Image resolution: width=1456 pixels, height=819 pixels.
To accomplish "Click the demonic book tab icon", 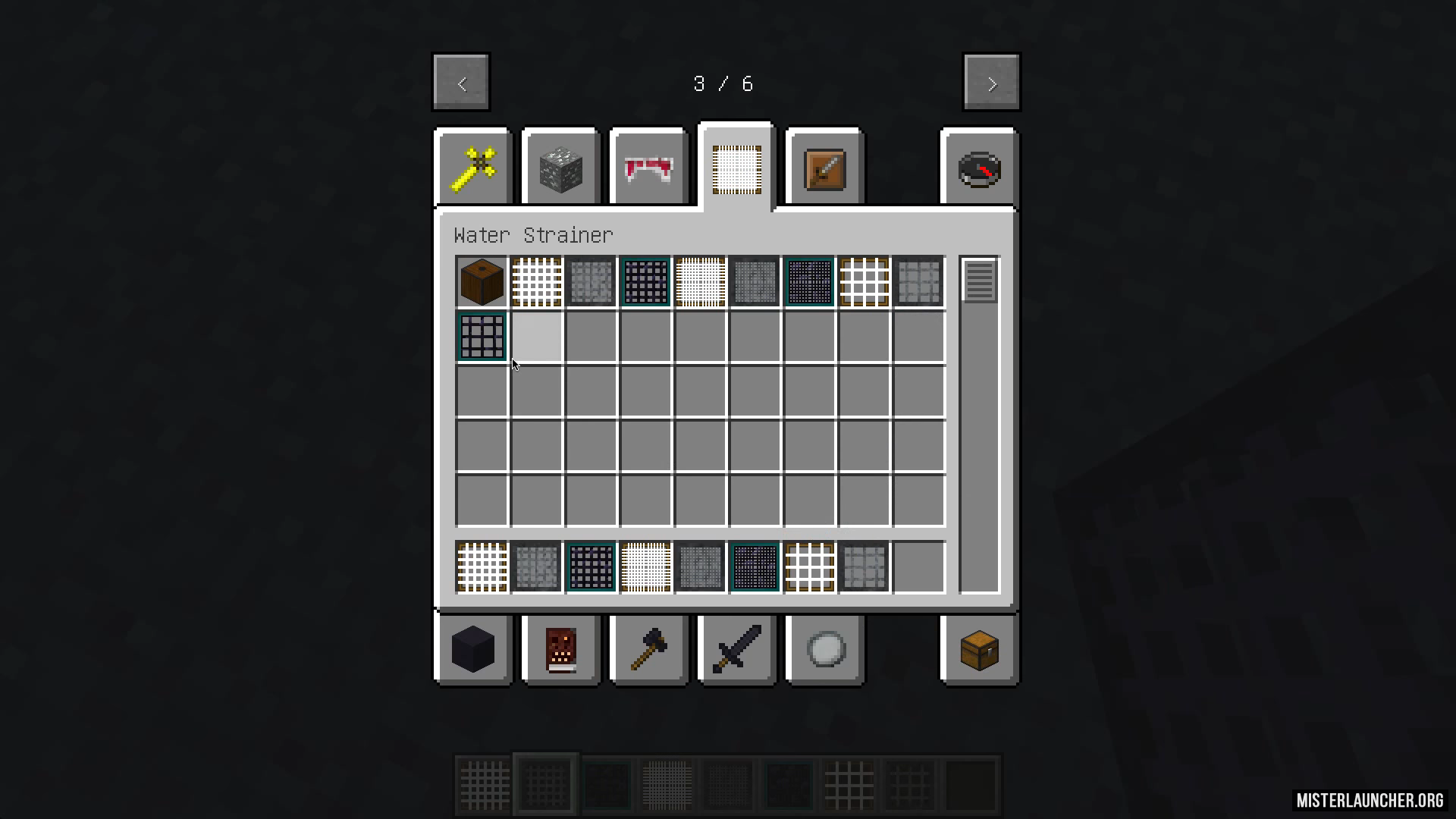I will point(560,650).
